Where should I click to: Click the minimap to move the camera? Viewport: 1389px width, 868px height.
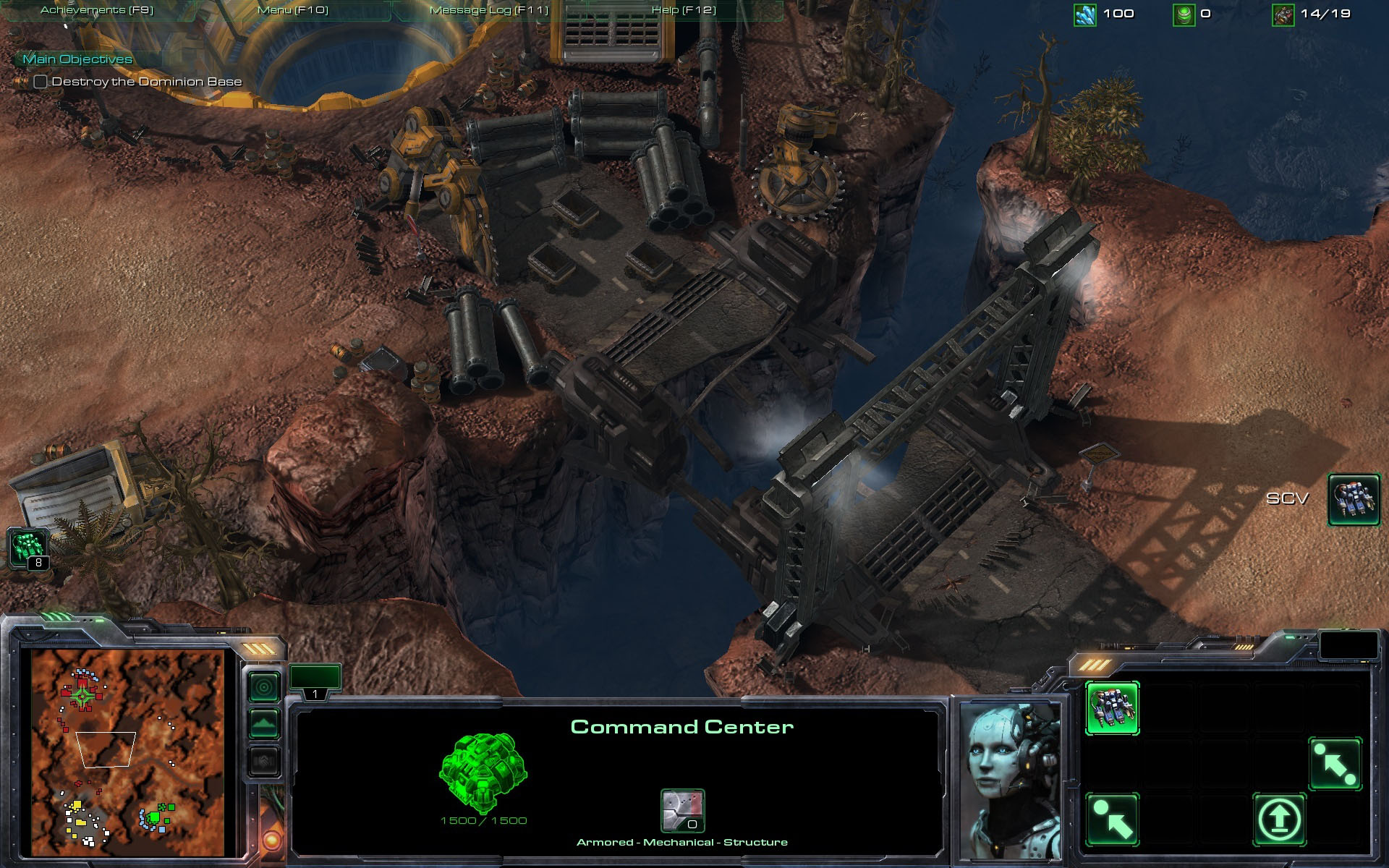tap(127, 752)
